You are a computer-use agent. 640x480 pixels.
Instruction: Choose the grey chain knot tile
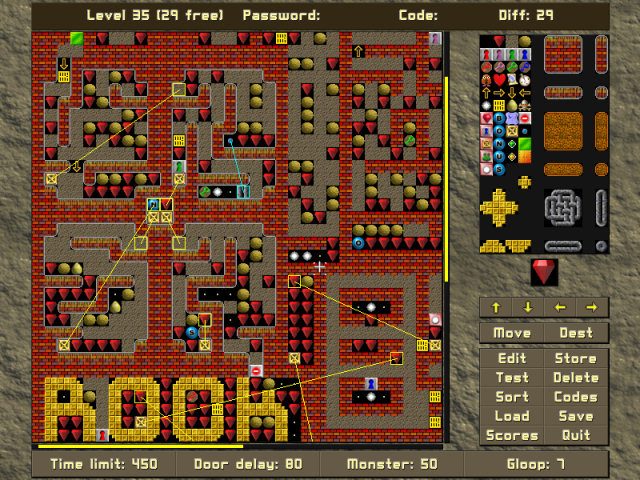(x=563, y=209)
